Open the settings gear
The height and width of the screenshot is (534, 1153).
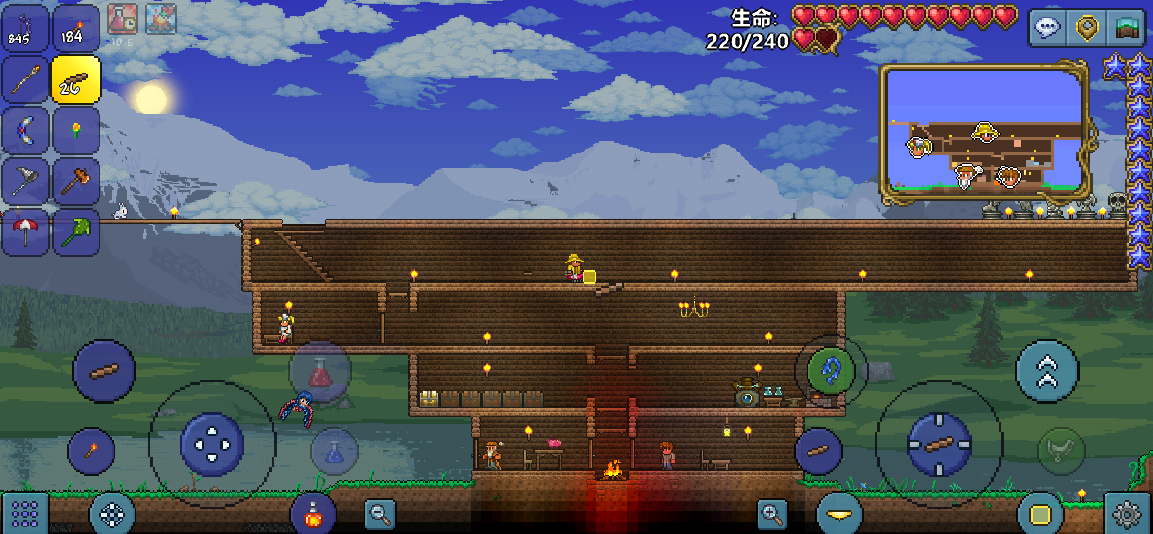coord(1127,514)
